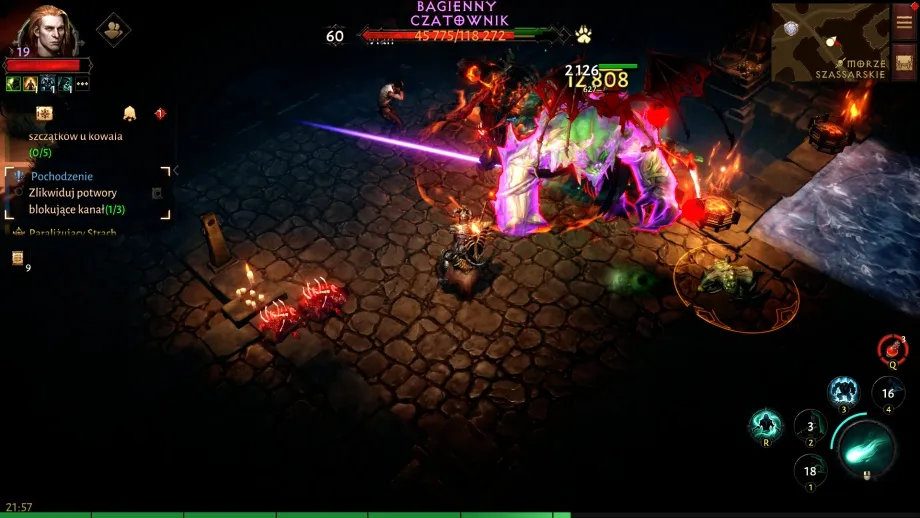Activate the skill with 16 cooldown
Screen dimensions: 920x518
click(888, 393)
